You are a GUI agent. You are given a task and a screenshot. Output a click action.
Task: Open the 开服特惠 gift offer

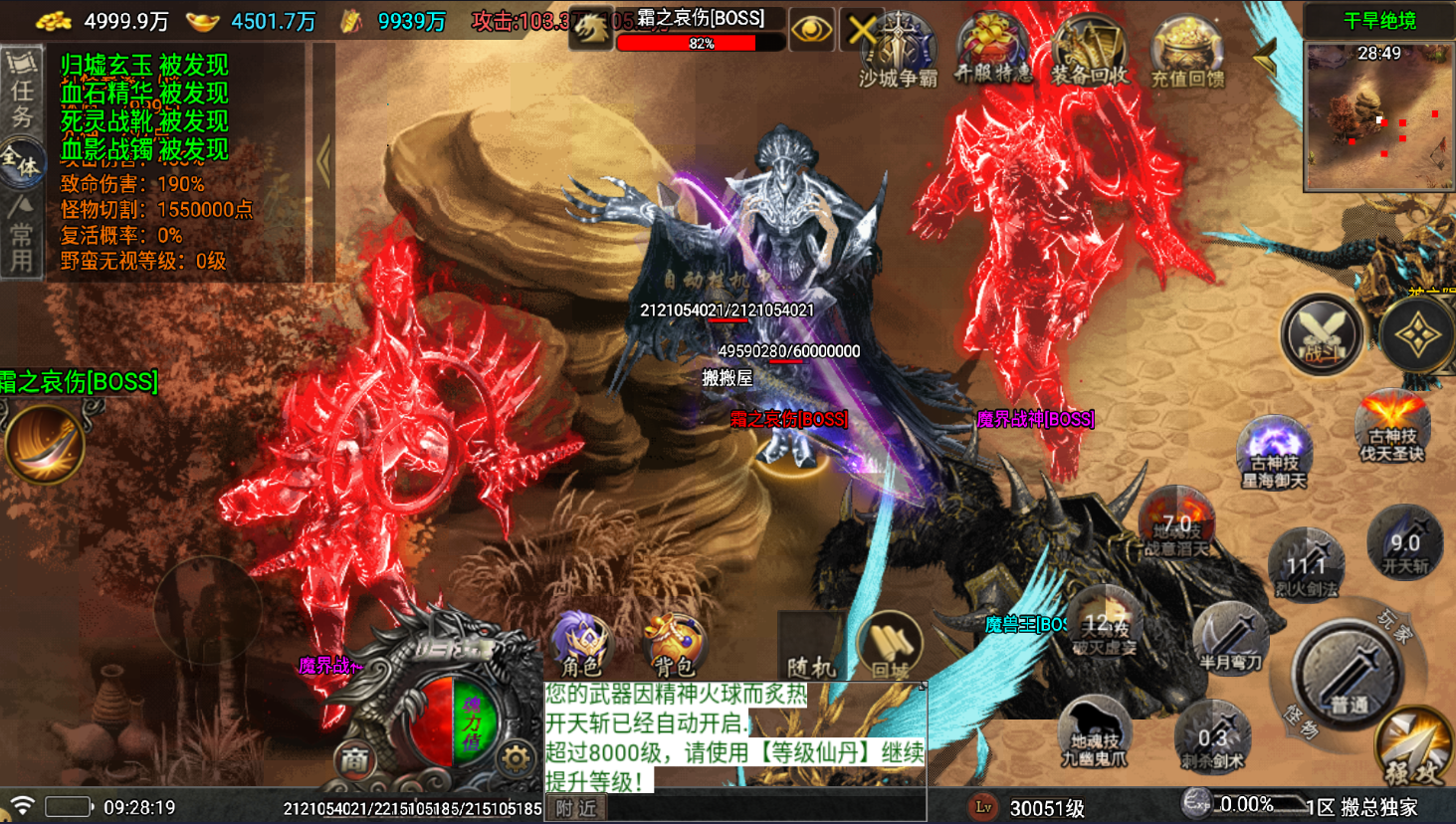click(992, 50)
